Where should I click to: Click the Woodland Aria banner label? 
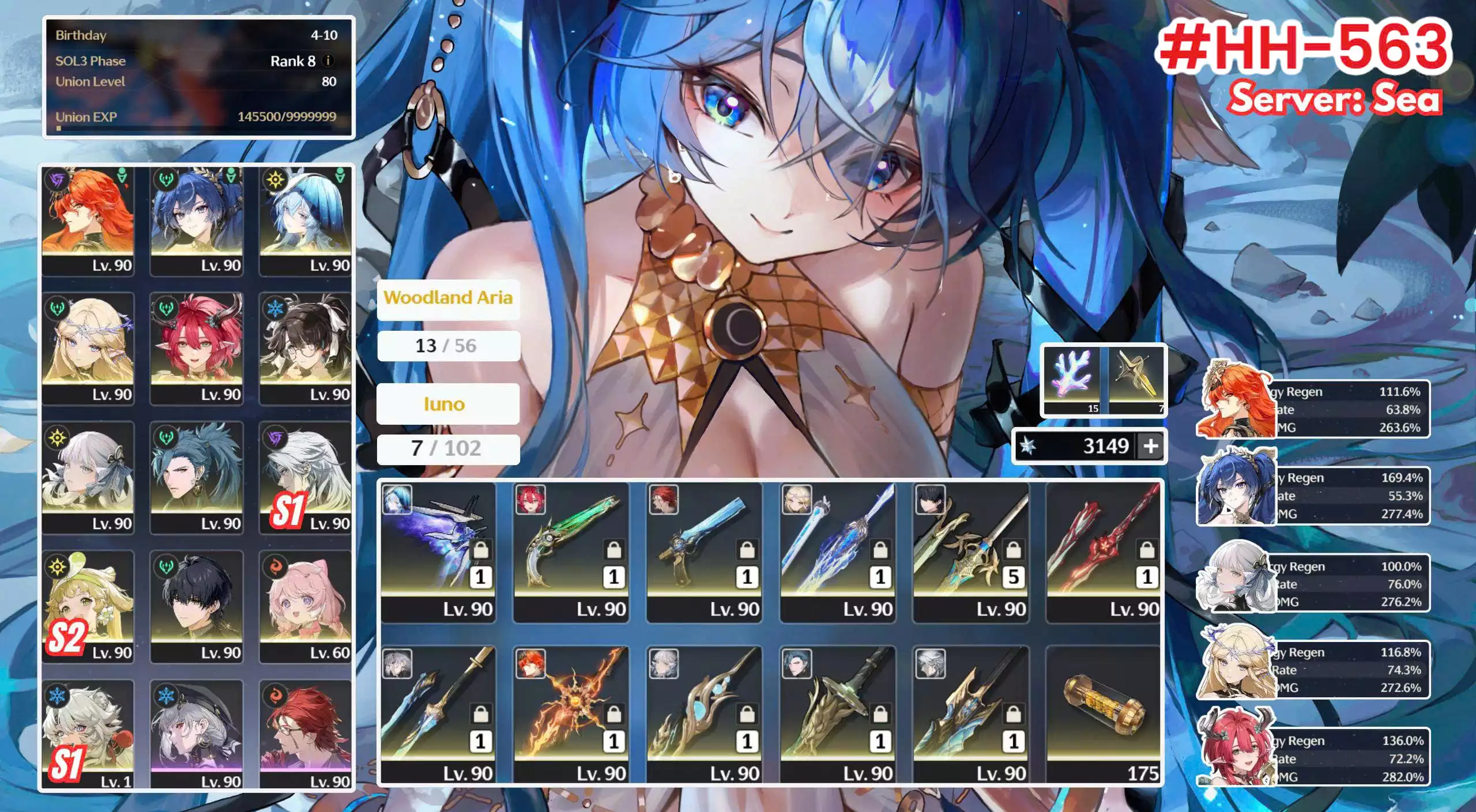tap(448, 298)
